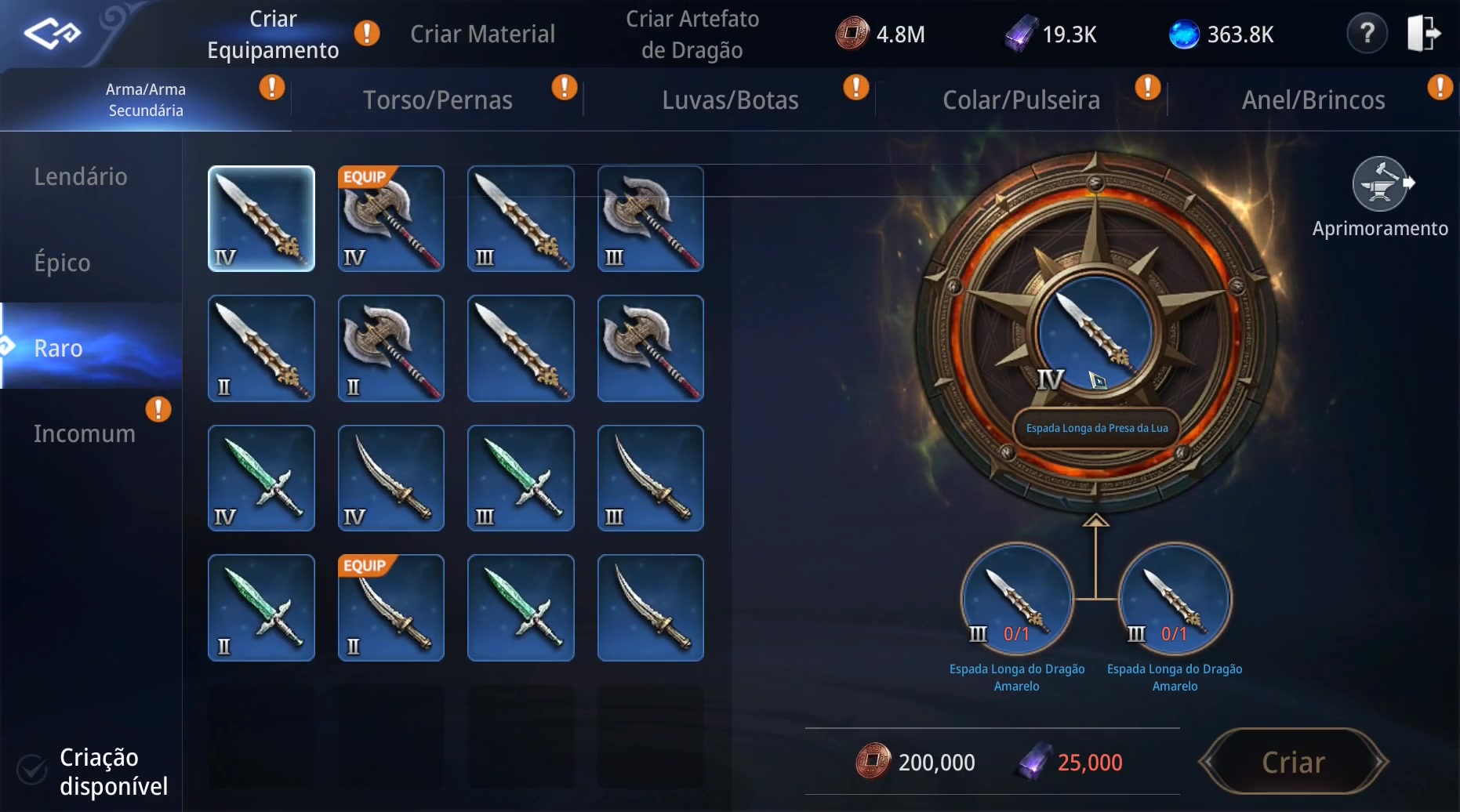Select the Incomum rarity filter
1460x812 pixels.
pyautogui.click(x=85, y=433)
